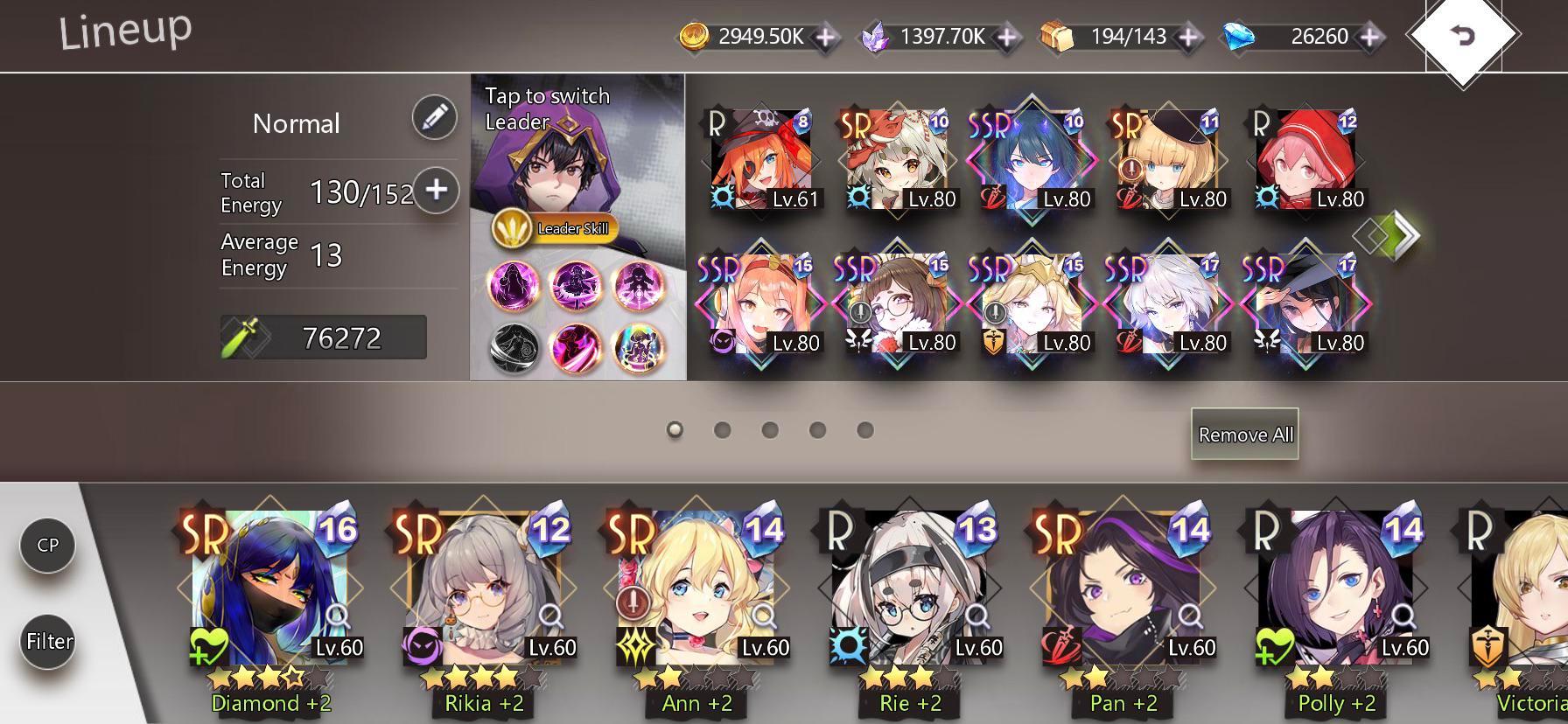Click the sword power rating showing 76272
Screen dimensions: 1568x724
324,338
